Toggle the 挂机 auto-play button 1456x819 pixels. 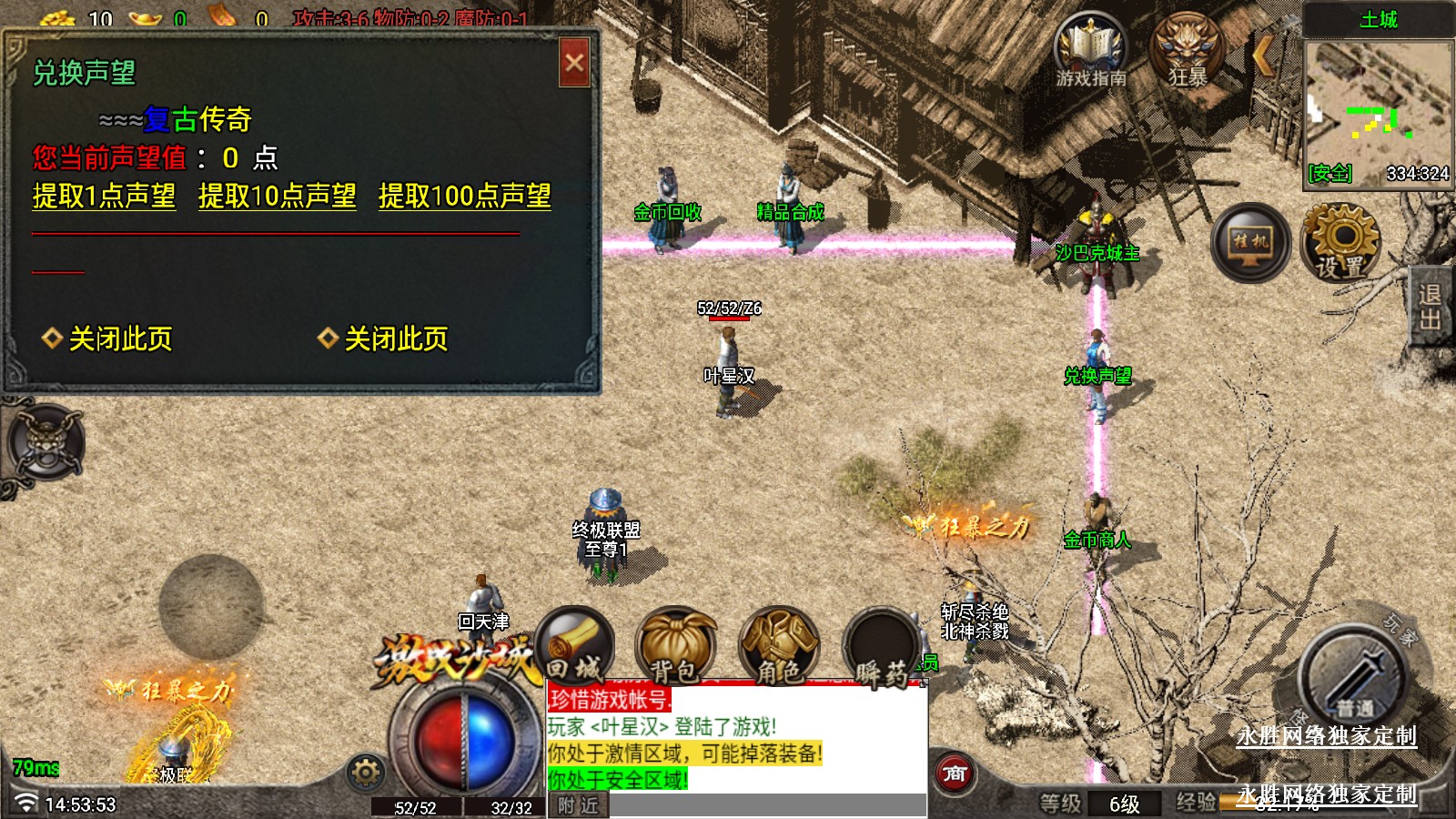pyautogui.click(x=1250, y=242)
